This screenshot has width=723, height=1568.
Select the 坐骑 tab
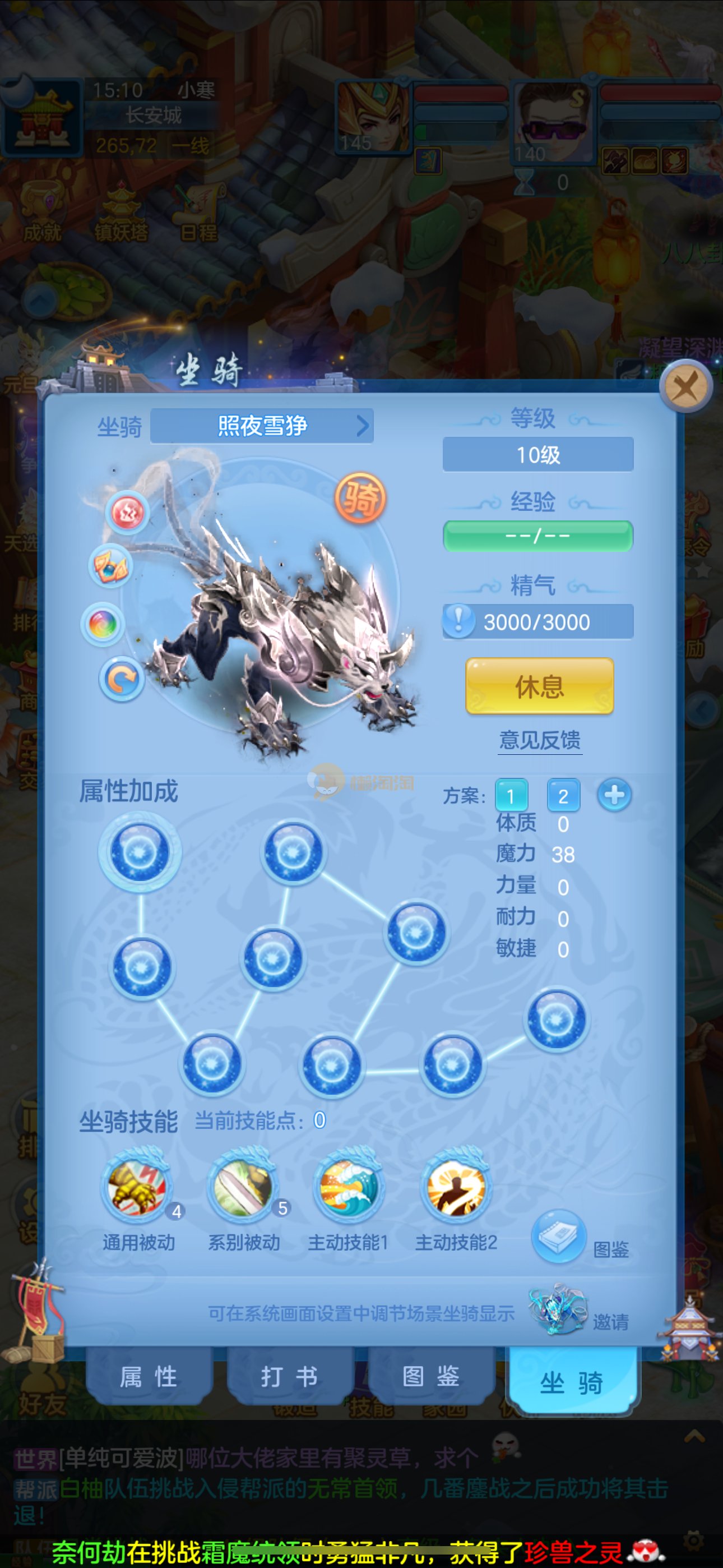tap(571, 1382)
